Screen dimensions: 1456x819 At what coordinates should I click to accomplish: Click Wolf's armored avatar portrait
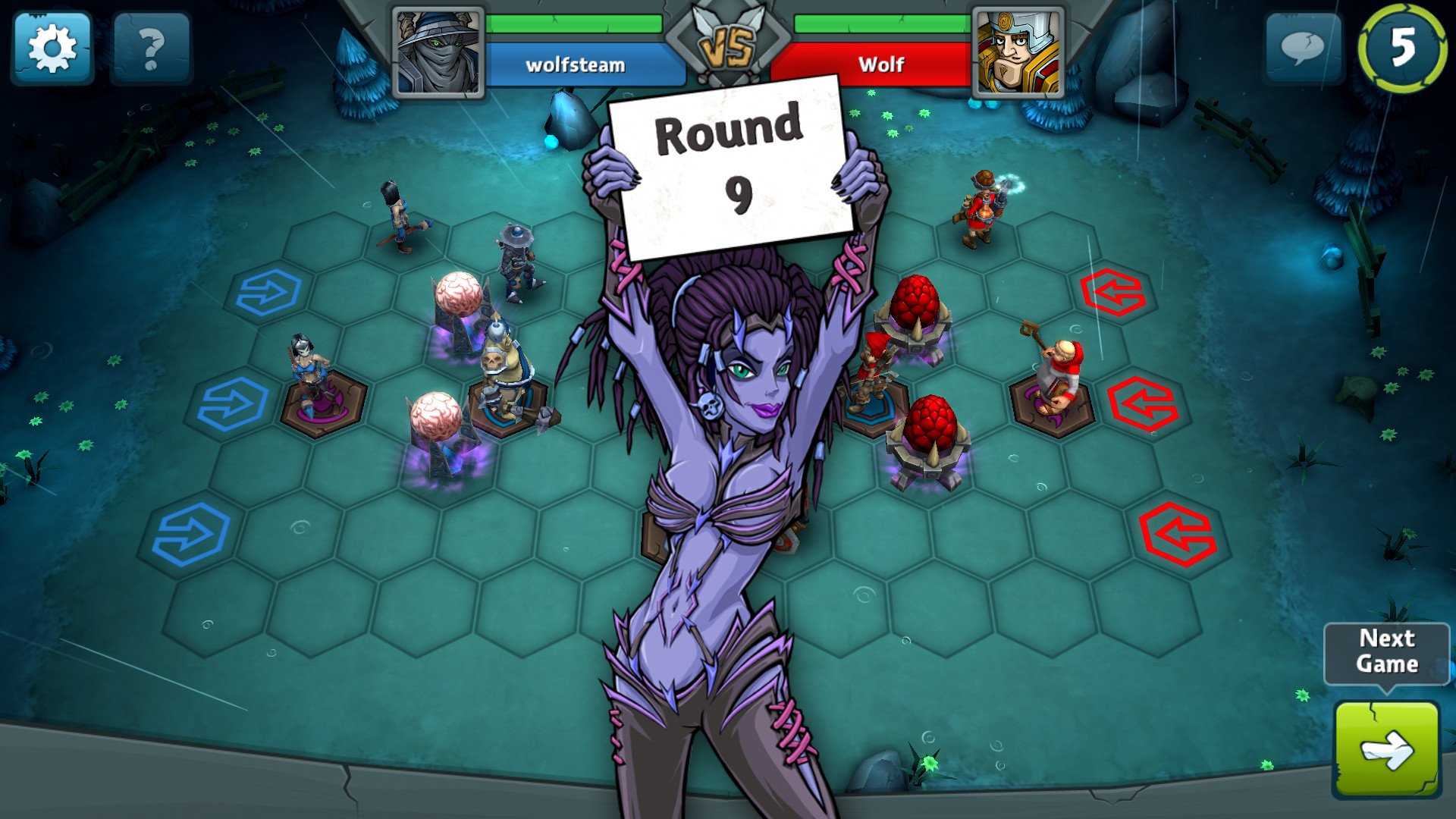(1019, 51)
